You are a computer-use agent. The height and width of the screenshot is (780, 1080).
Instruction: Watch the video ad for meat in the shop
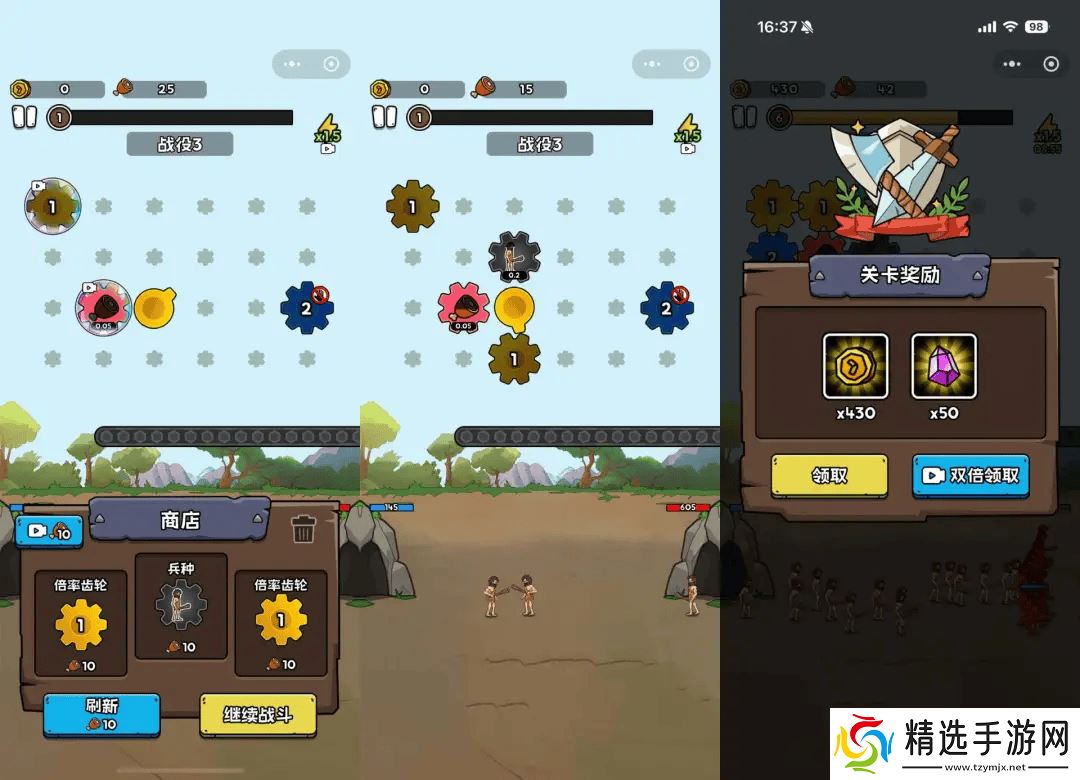49,531
